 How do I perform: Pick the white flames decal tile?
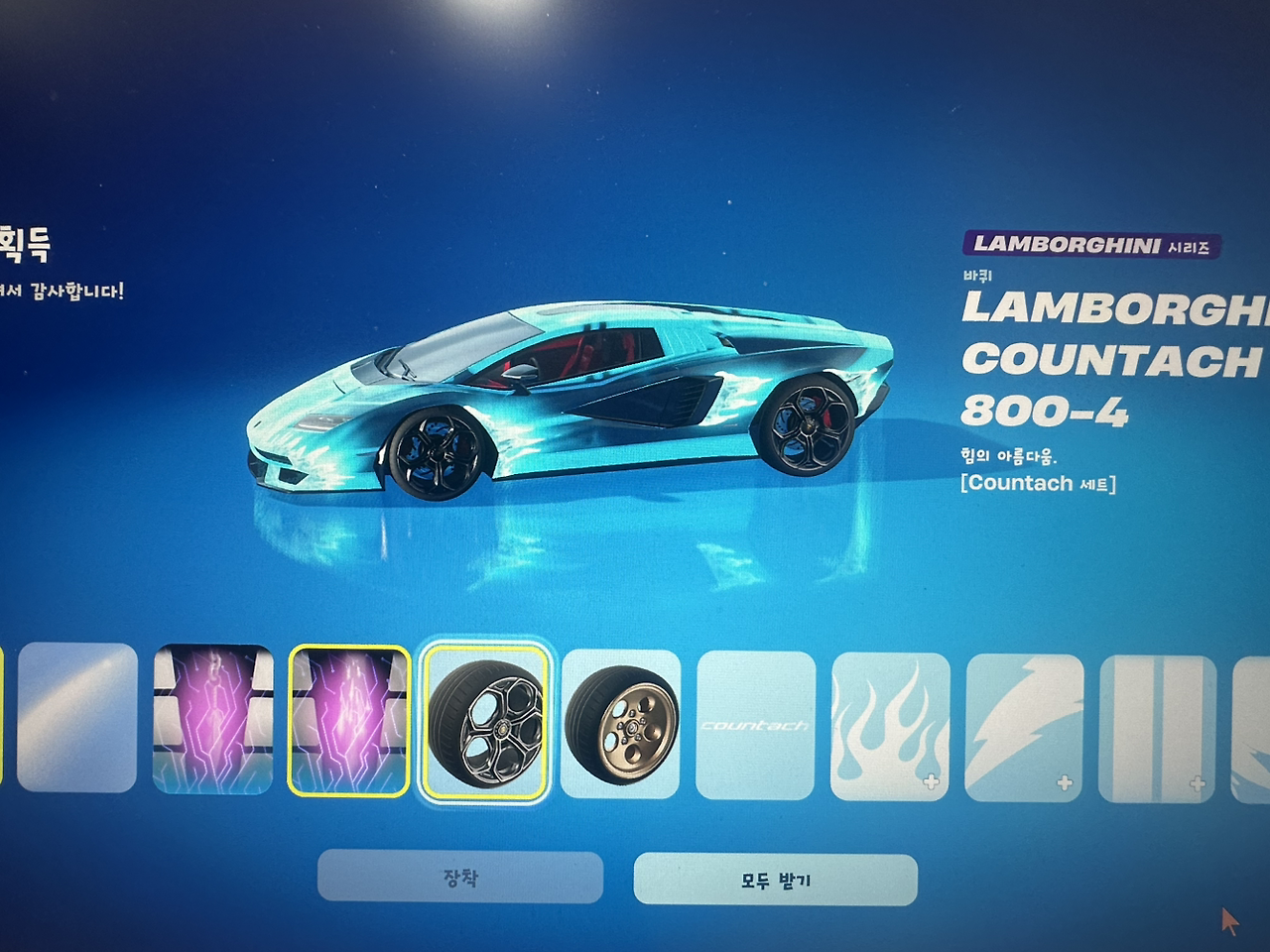(890, 726)
